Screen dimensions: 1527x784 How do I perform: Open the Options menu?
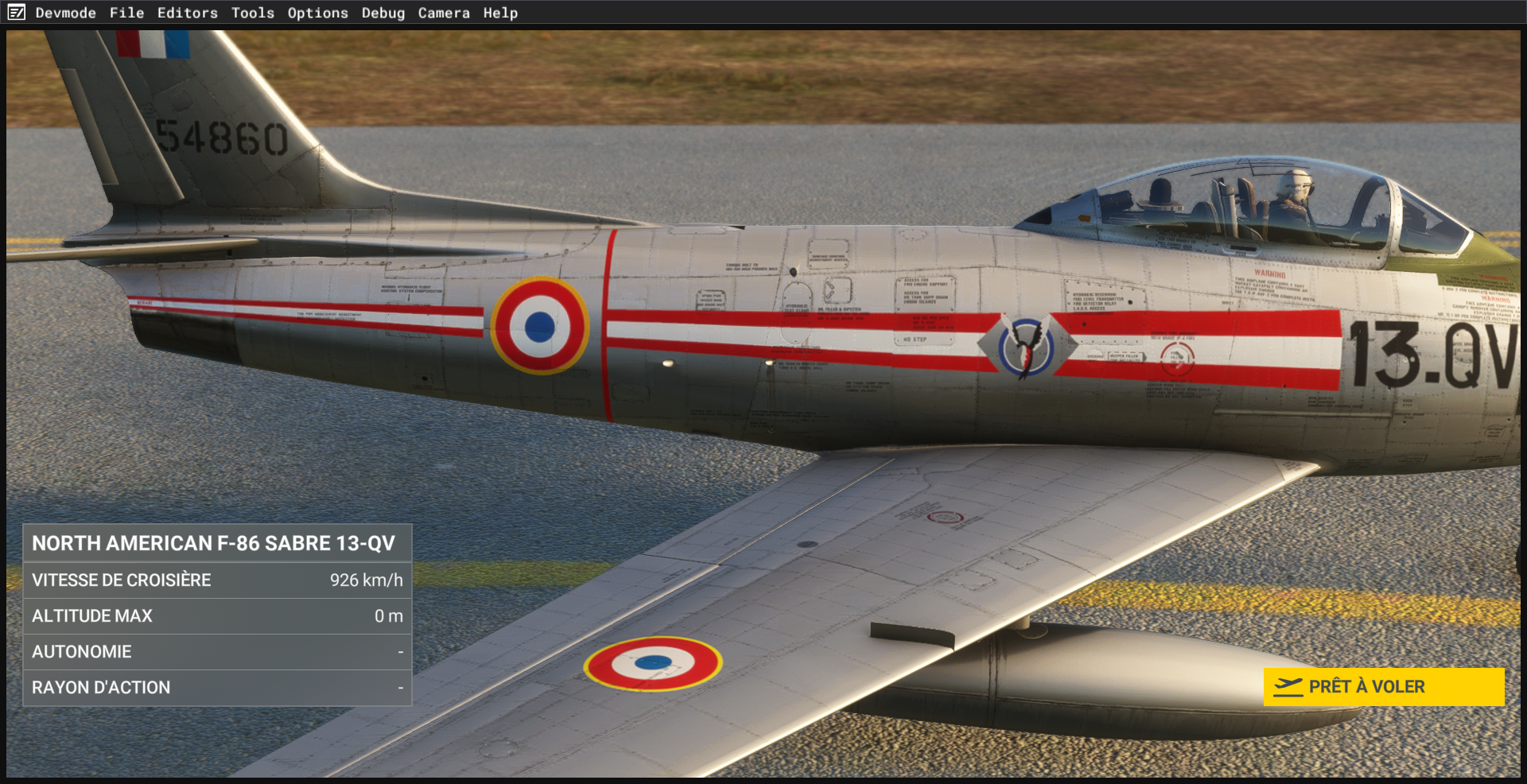317,13
